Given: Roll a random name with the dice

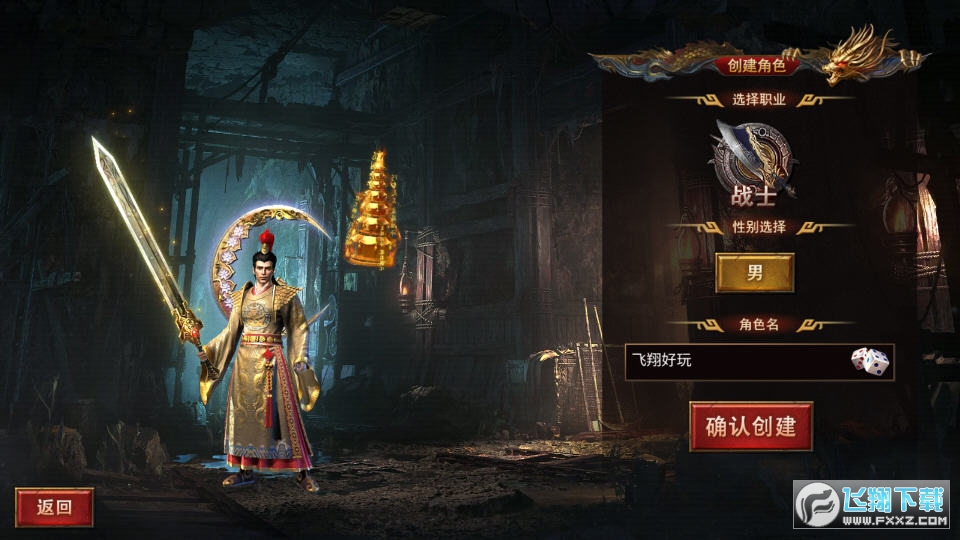Looking at the screenshot, I should point(869,361).
